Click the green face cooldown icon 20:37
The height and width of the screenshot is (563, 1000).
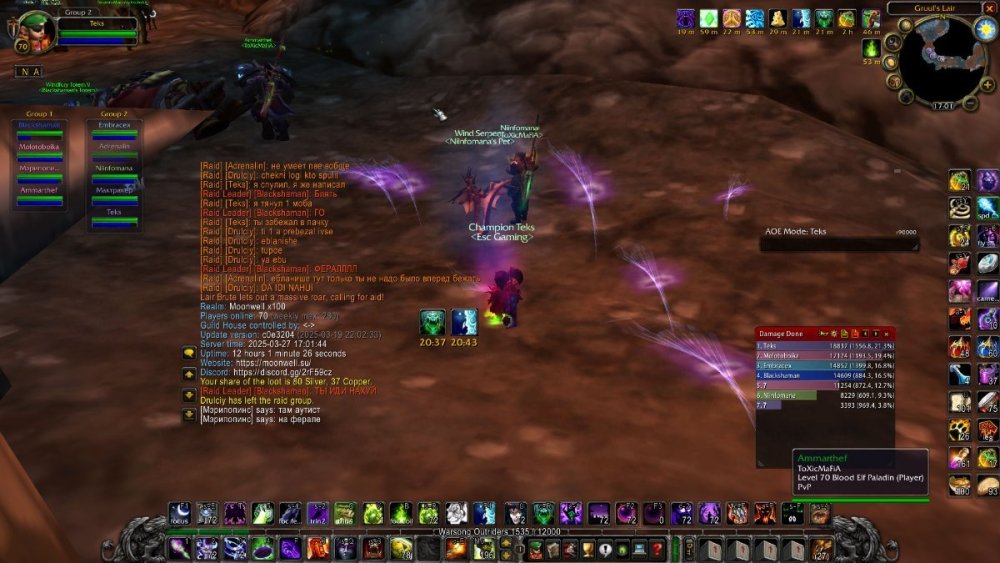coord(433,322)
